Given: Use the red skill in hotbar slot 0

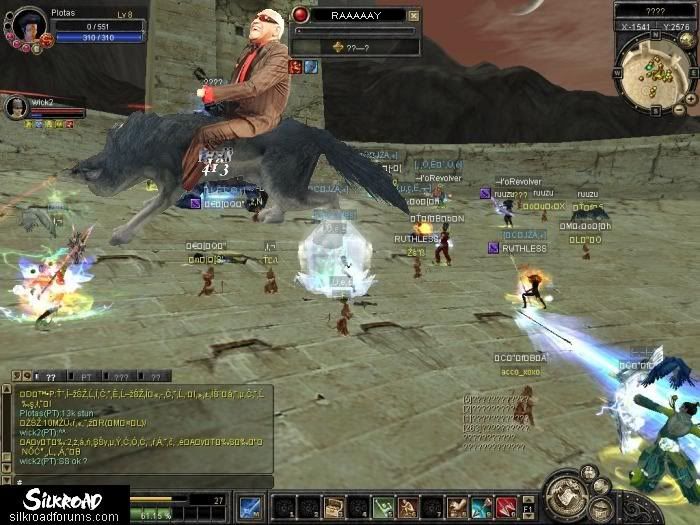Looking at the screenshot, I should click(506, 507).
